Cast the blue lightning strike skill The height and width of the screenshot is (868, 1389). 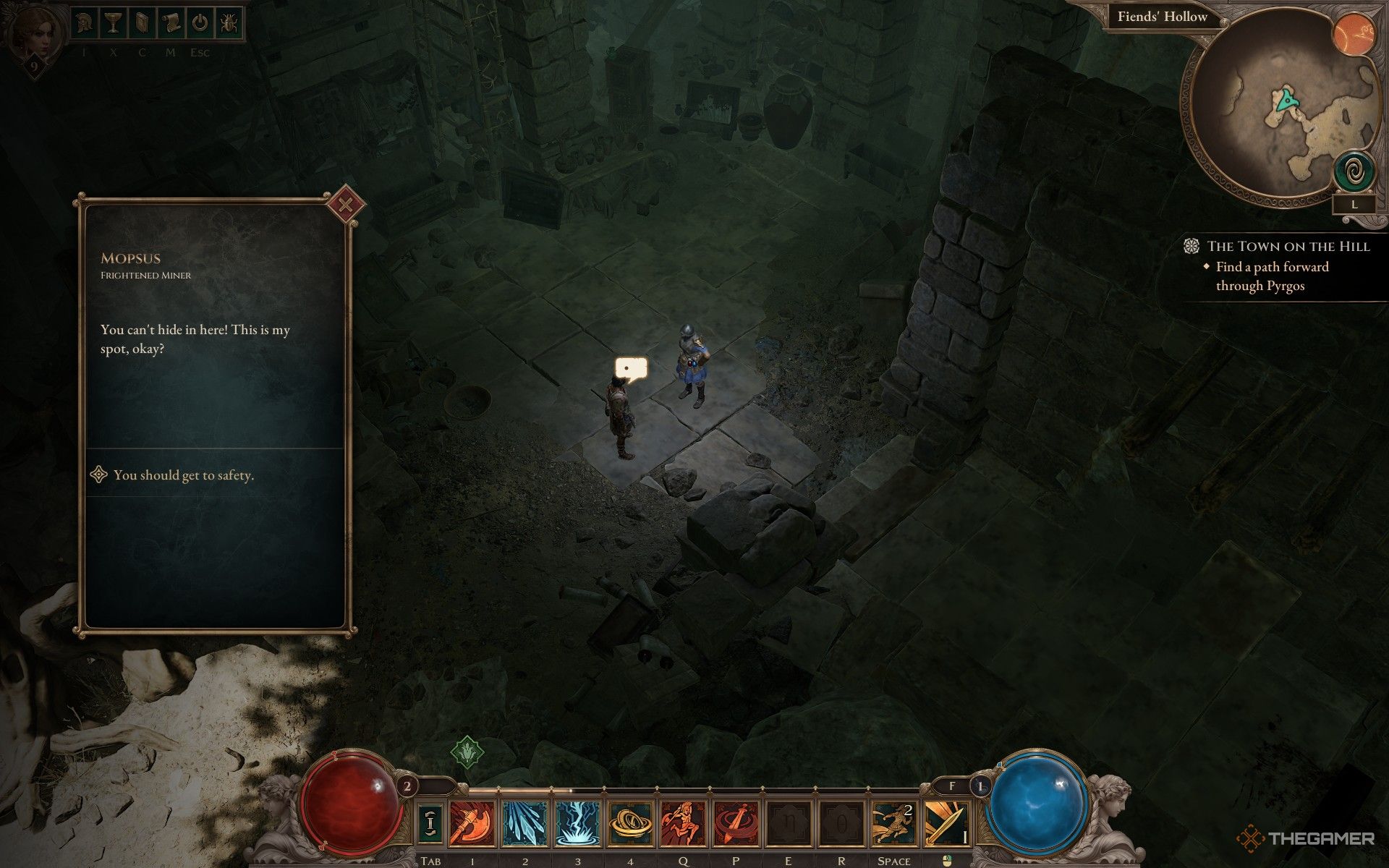point(577,824)
